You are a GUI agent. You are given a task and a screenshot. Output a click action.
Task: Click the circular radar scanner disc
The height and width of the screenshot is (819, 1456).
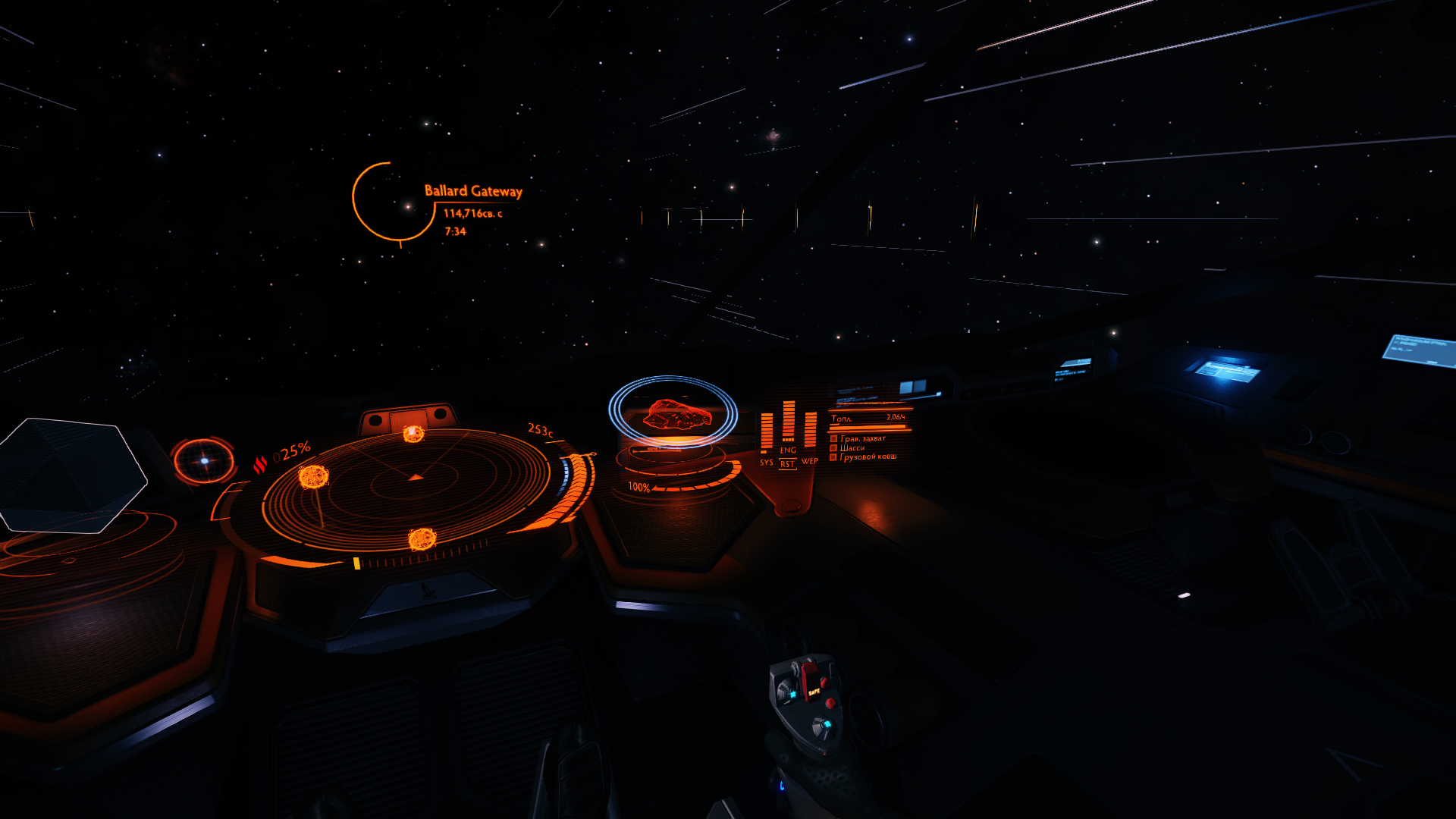coord(406,489)
